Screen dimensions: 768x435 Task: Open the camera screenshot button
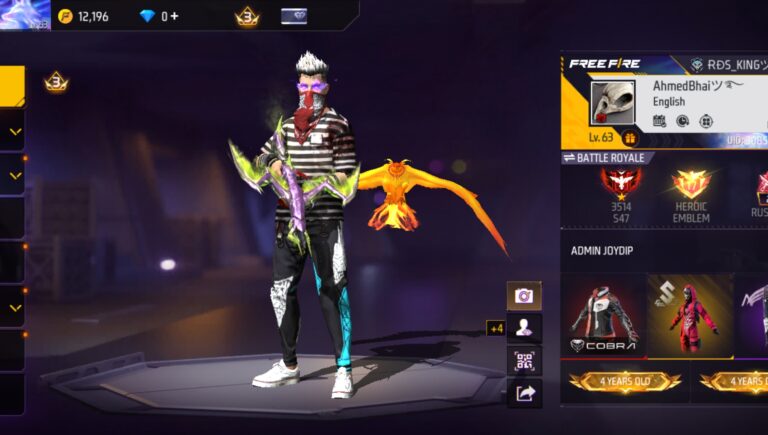[x=523, y=295]
